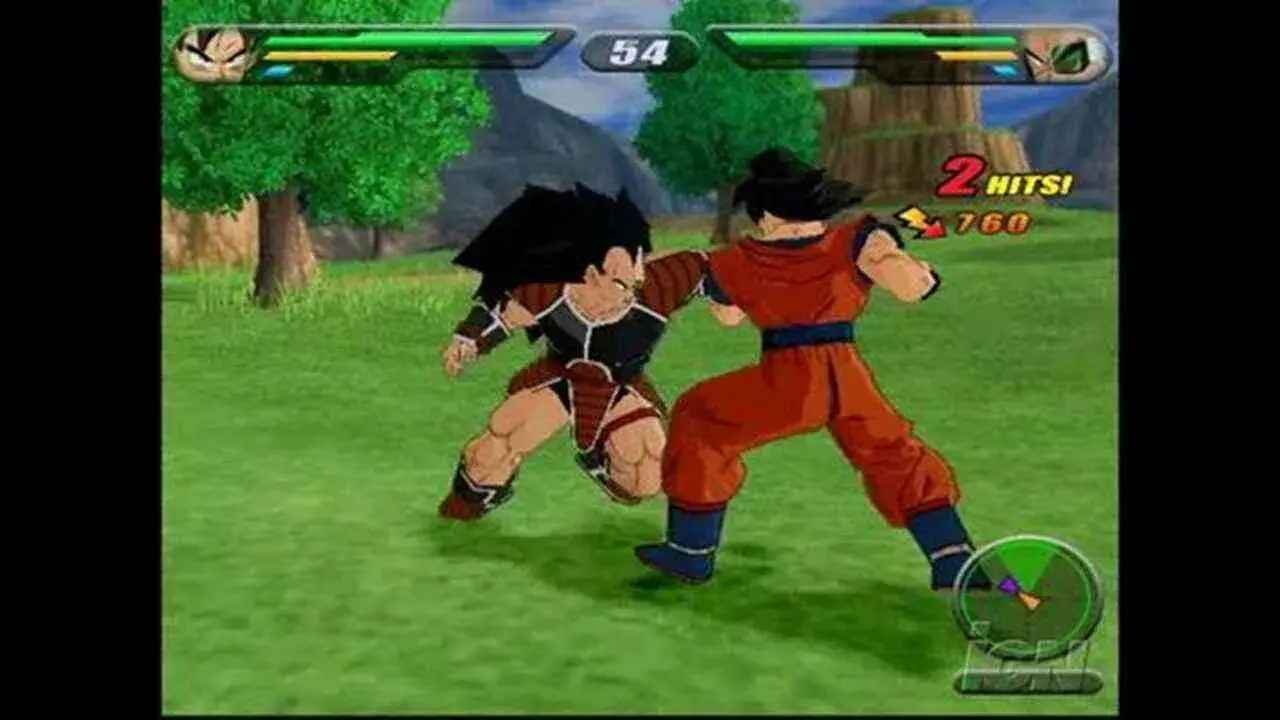
Task: Select the 2 HITS! combo label
Action: 1000,180
